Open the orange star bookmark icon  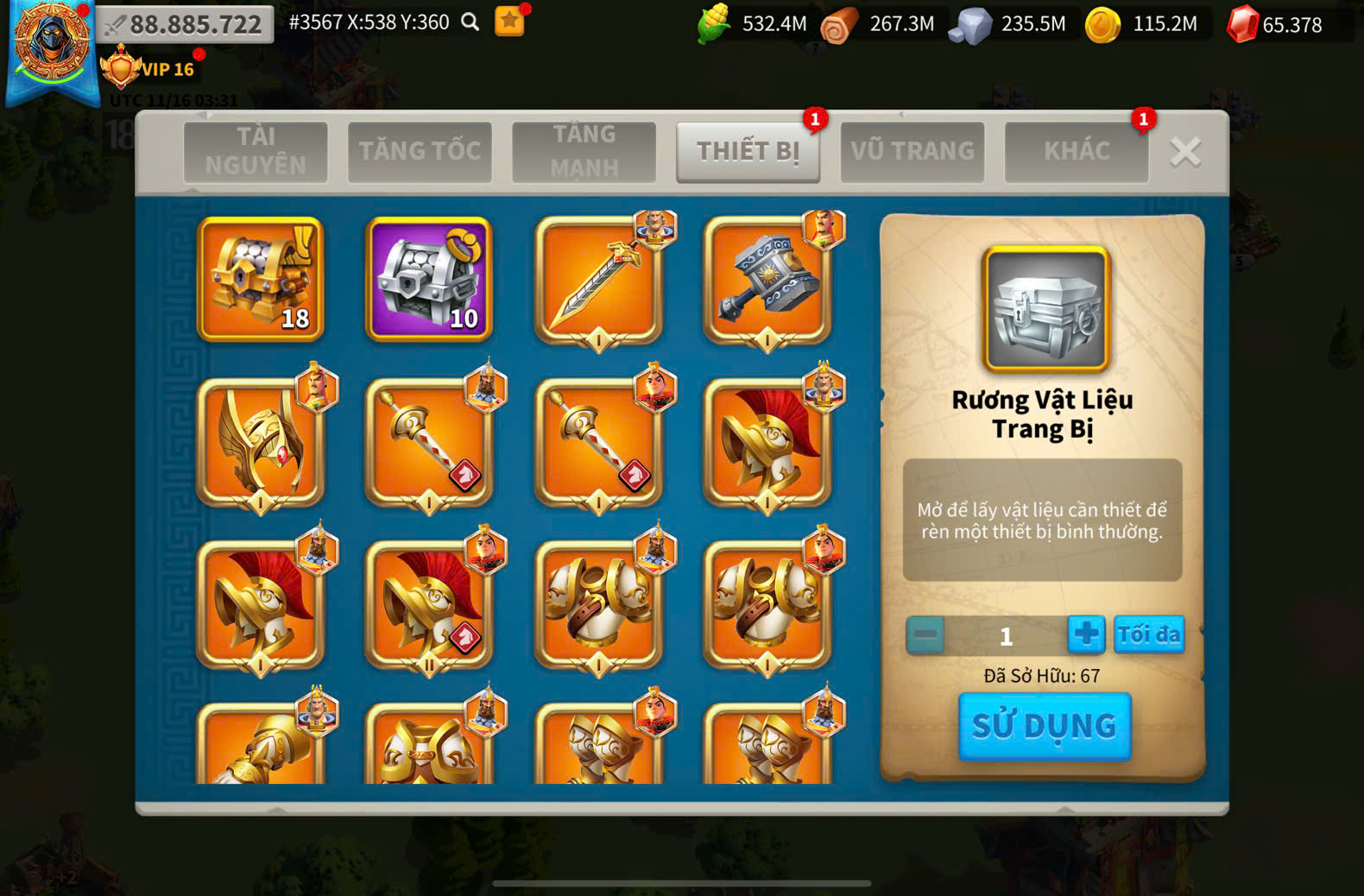pos(509,22)
